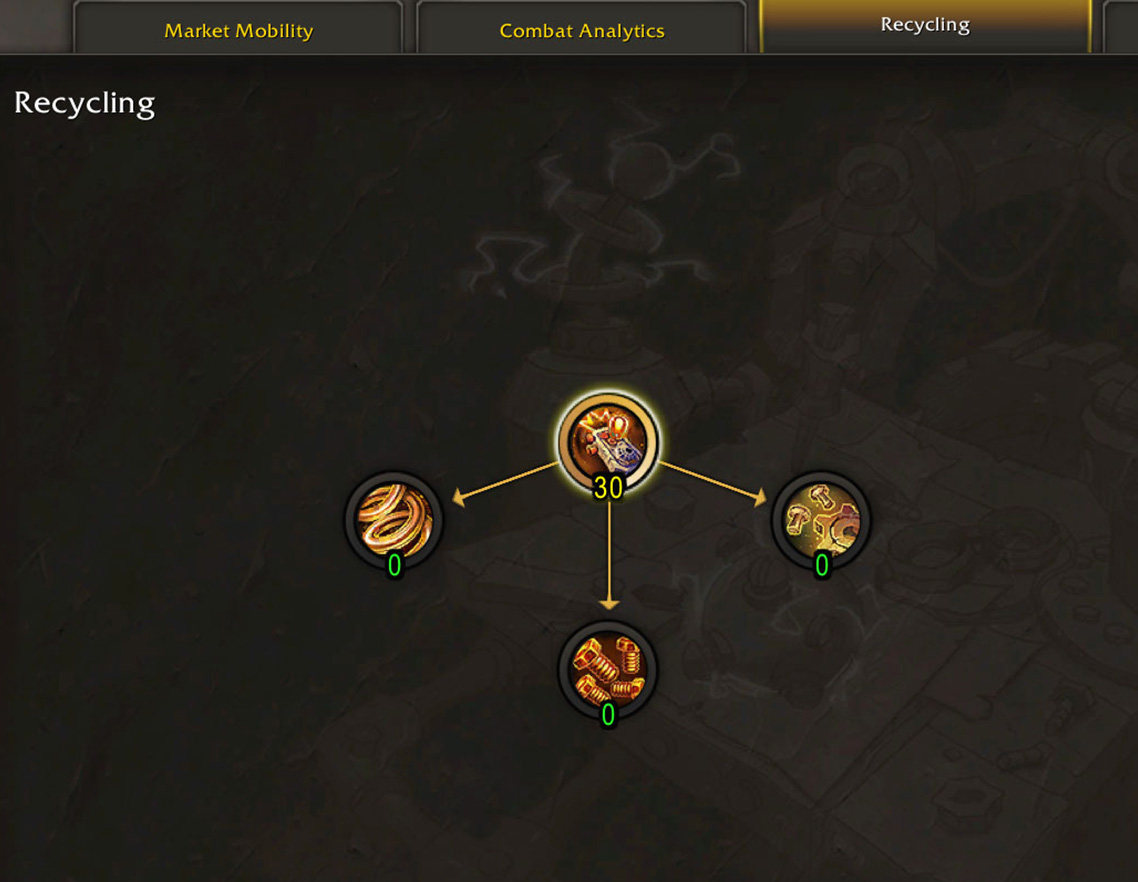Pick the copper bolts and screws node
Screen dimensions: 1138x882
(x=608, y=669)
